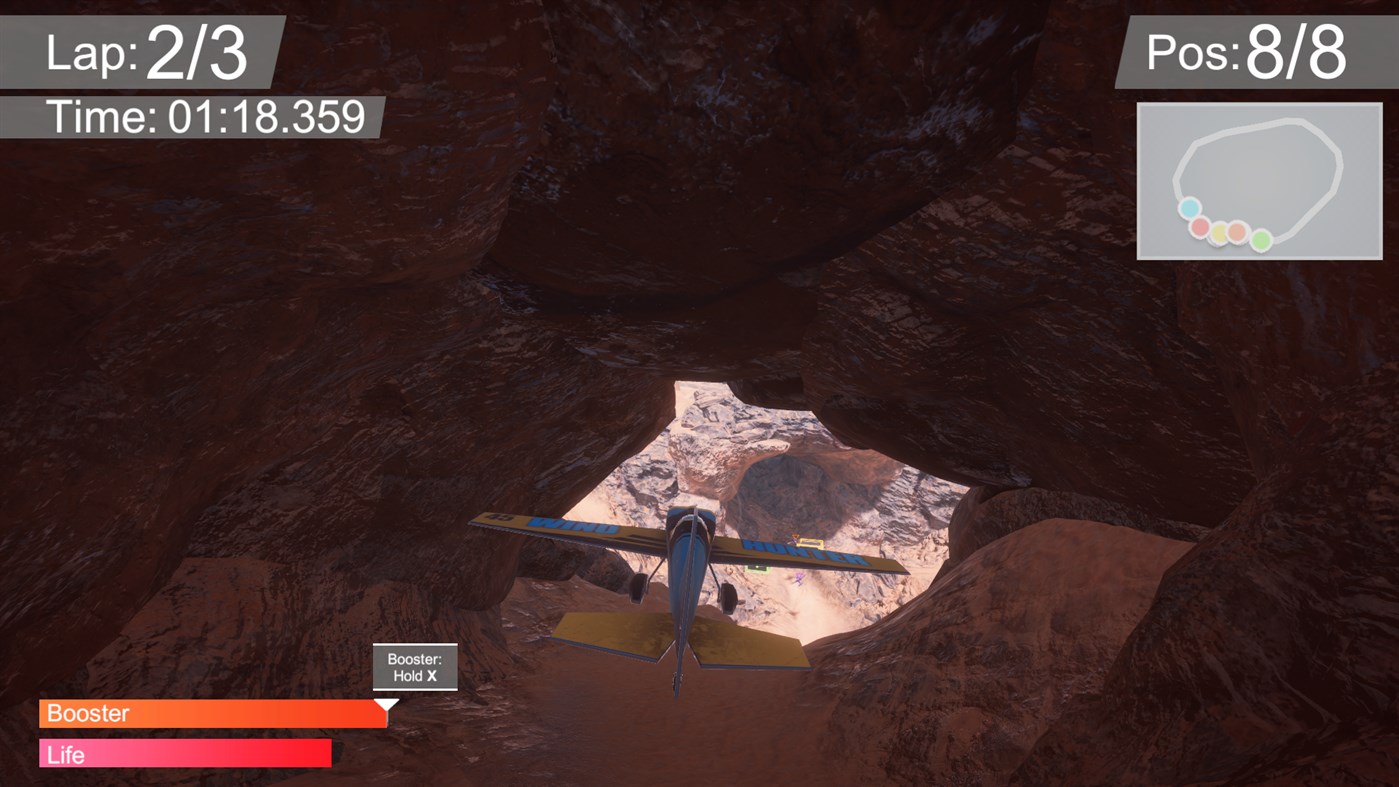Click the Life label text

coord(65,755)
